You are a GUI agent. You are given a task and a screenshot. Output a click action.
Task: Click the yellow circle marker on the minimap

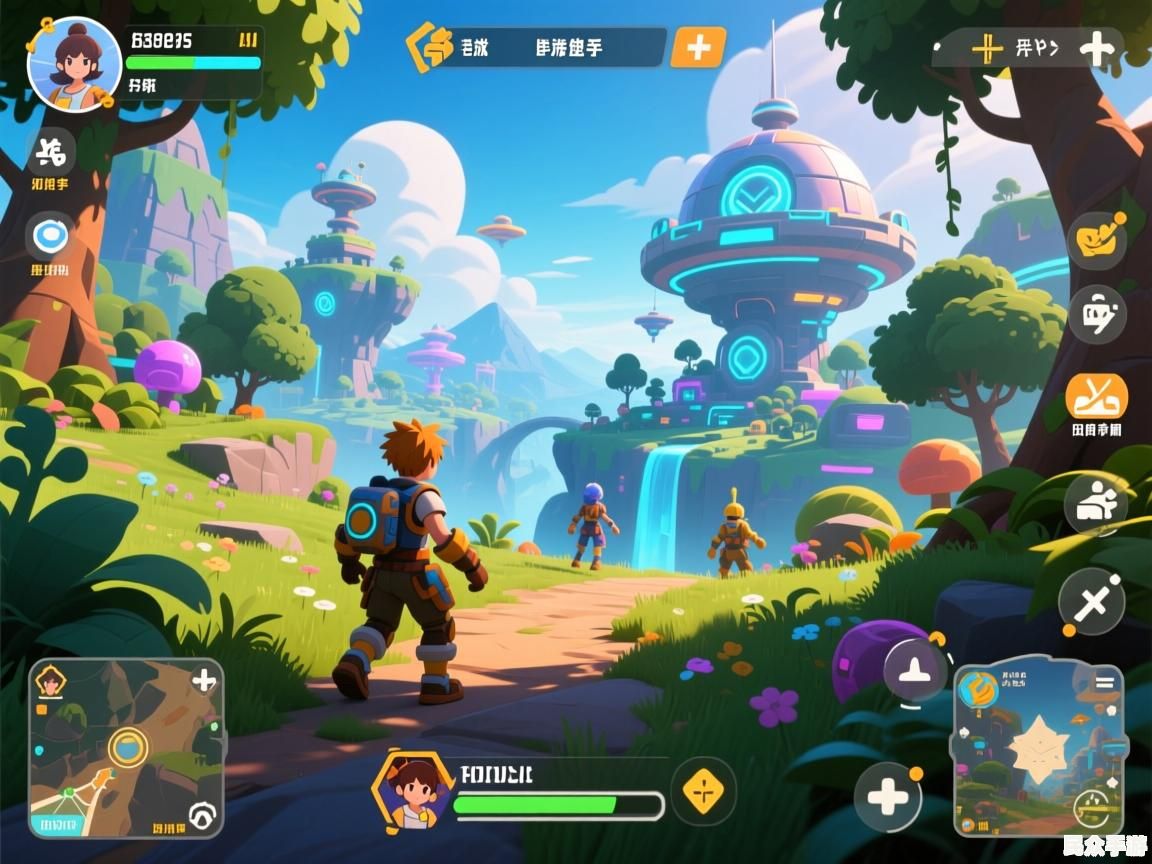pos(127,746)
